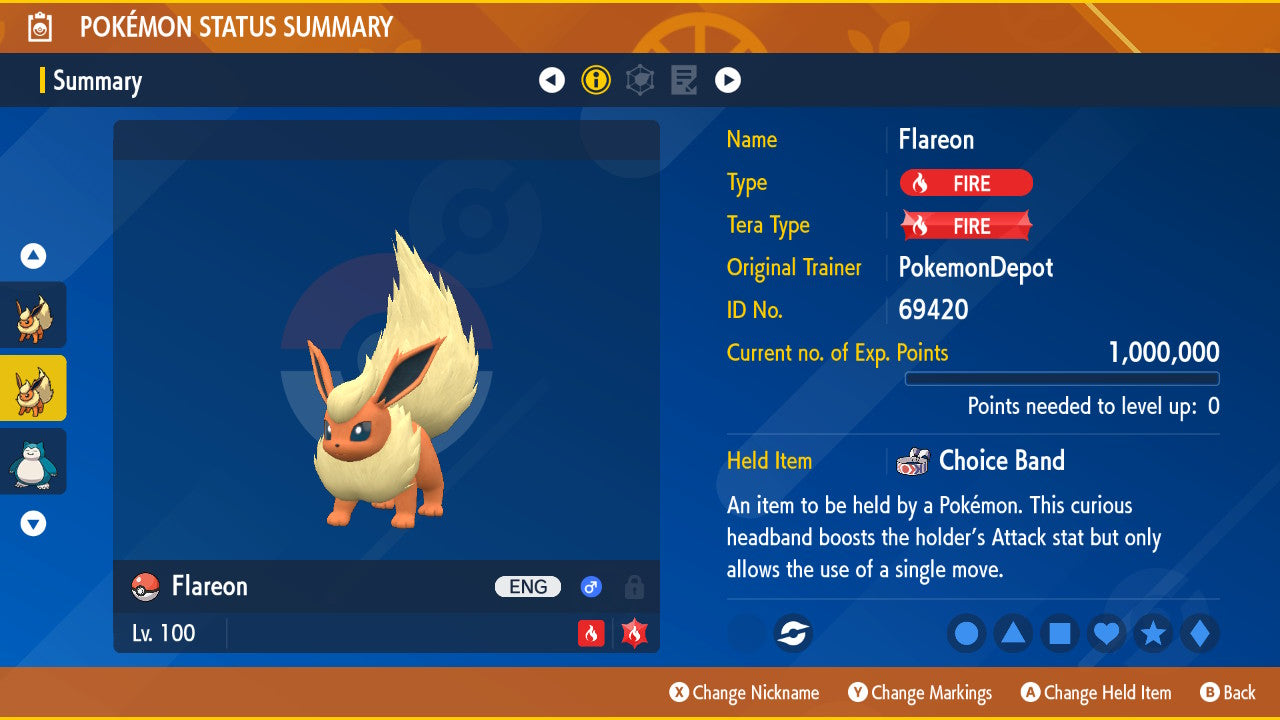Toggle the diamond marking

click(1200, 633)
